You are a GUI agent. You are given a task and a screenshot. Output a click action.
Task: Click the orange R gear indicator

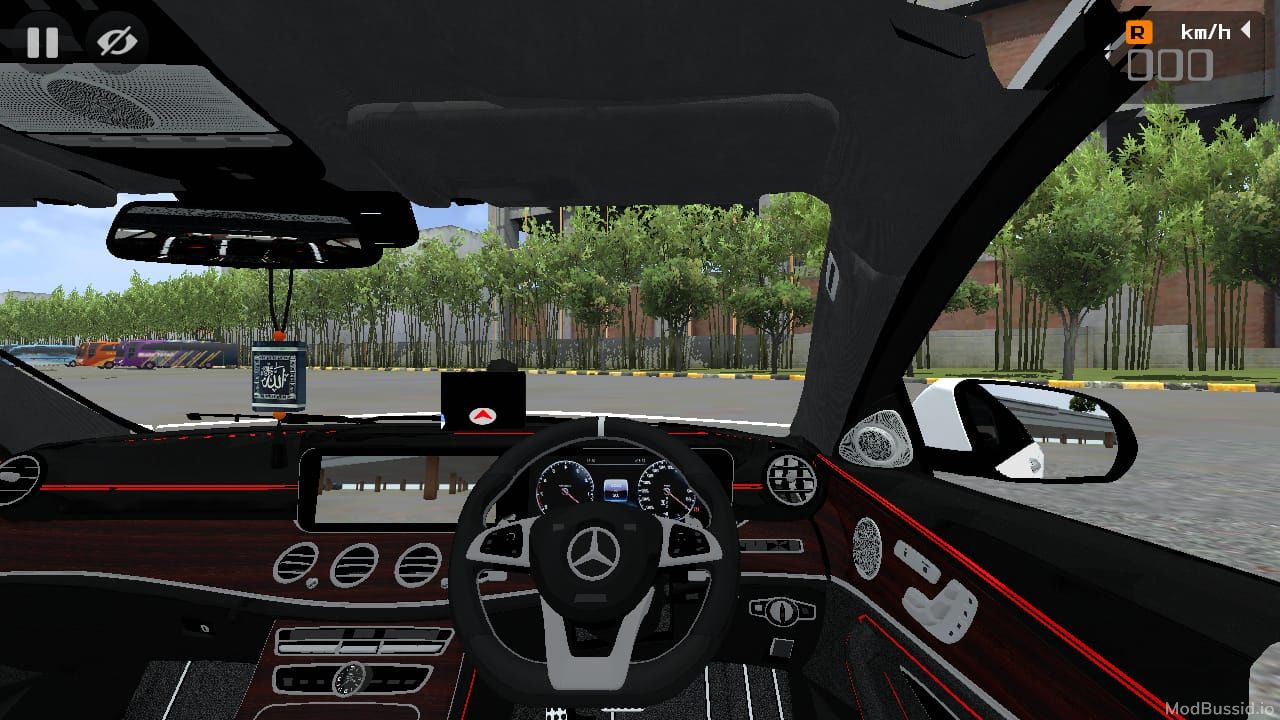[1138, 31]
